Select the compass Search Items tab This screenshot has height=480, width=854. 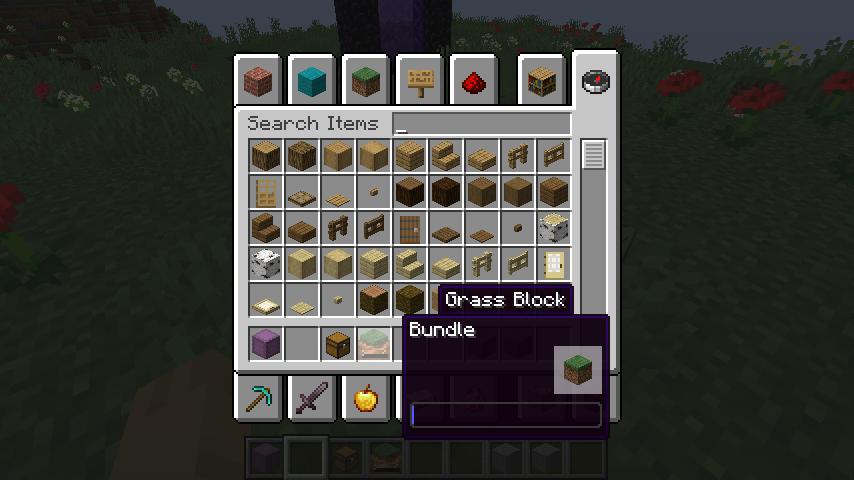(x=596, y=82)
